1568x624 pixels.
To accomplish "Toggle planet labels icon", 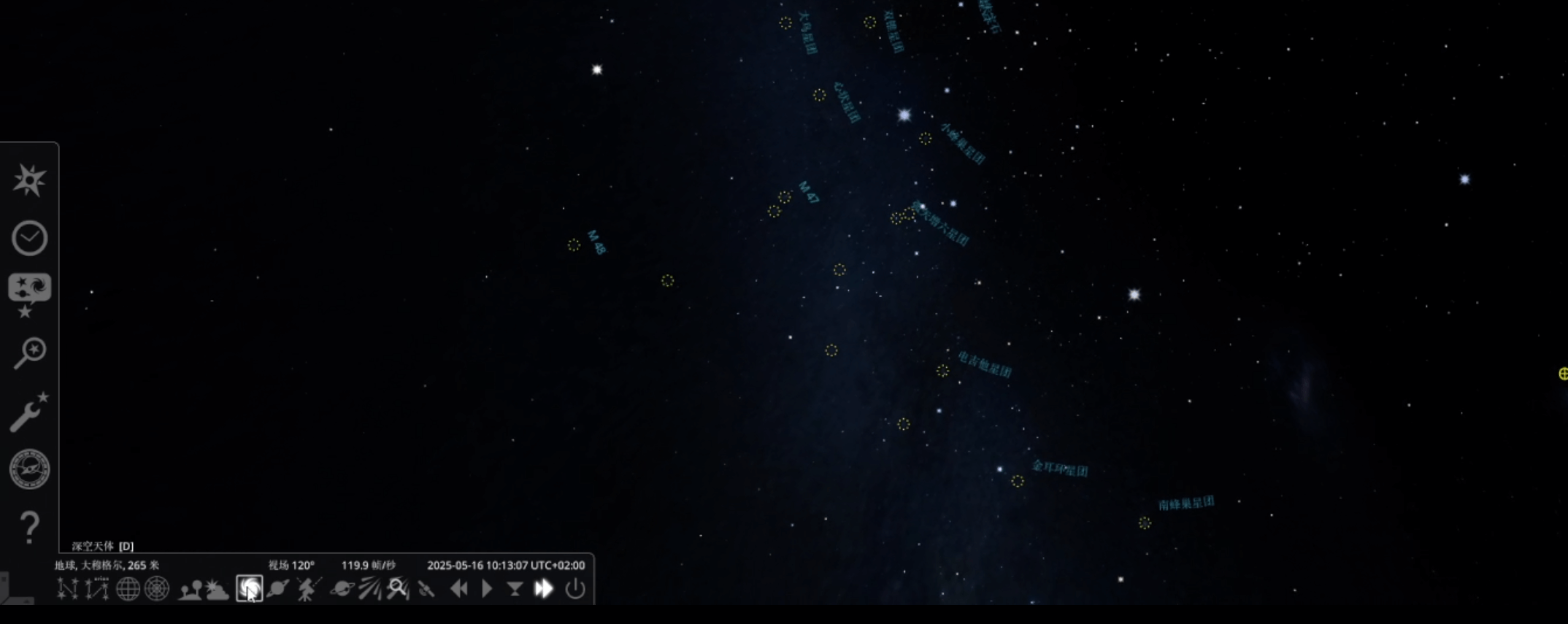I will [x=278, y=588].
